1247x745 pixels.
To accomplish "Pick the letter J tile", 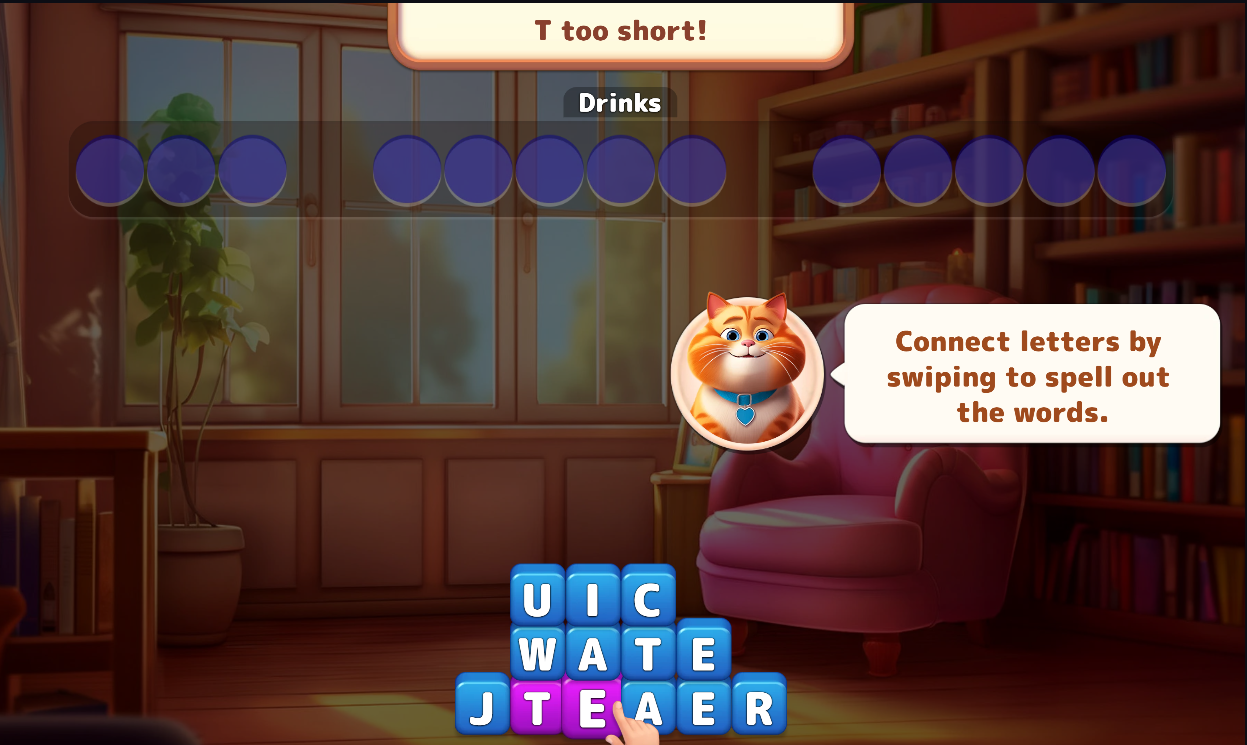I will pos(482,708).
